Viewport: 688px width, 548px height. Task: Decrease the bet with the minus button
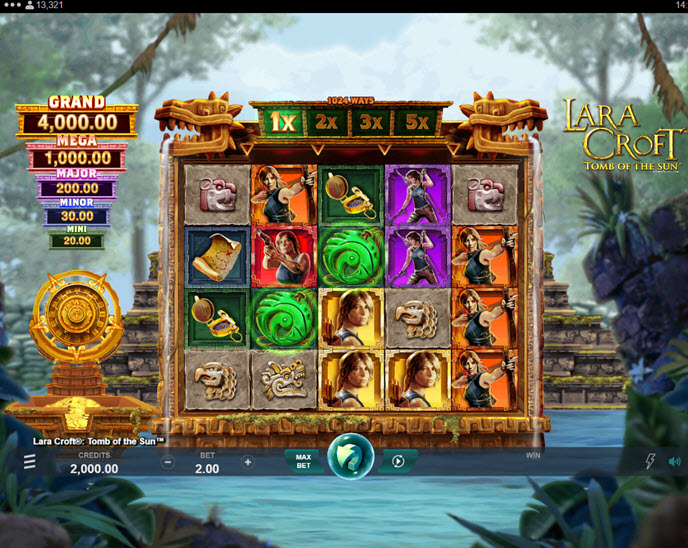tap(168, 463)
